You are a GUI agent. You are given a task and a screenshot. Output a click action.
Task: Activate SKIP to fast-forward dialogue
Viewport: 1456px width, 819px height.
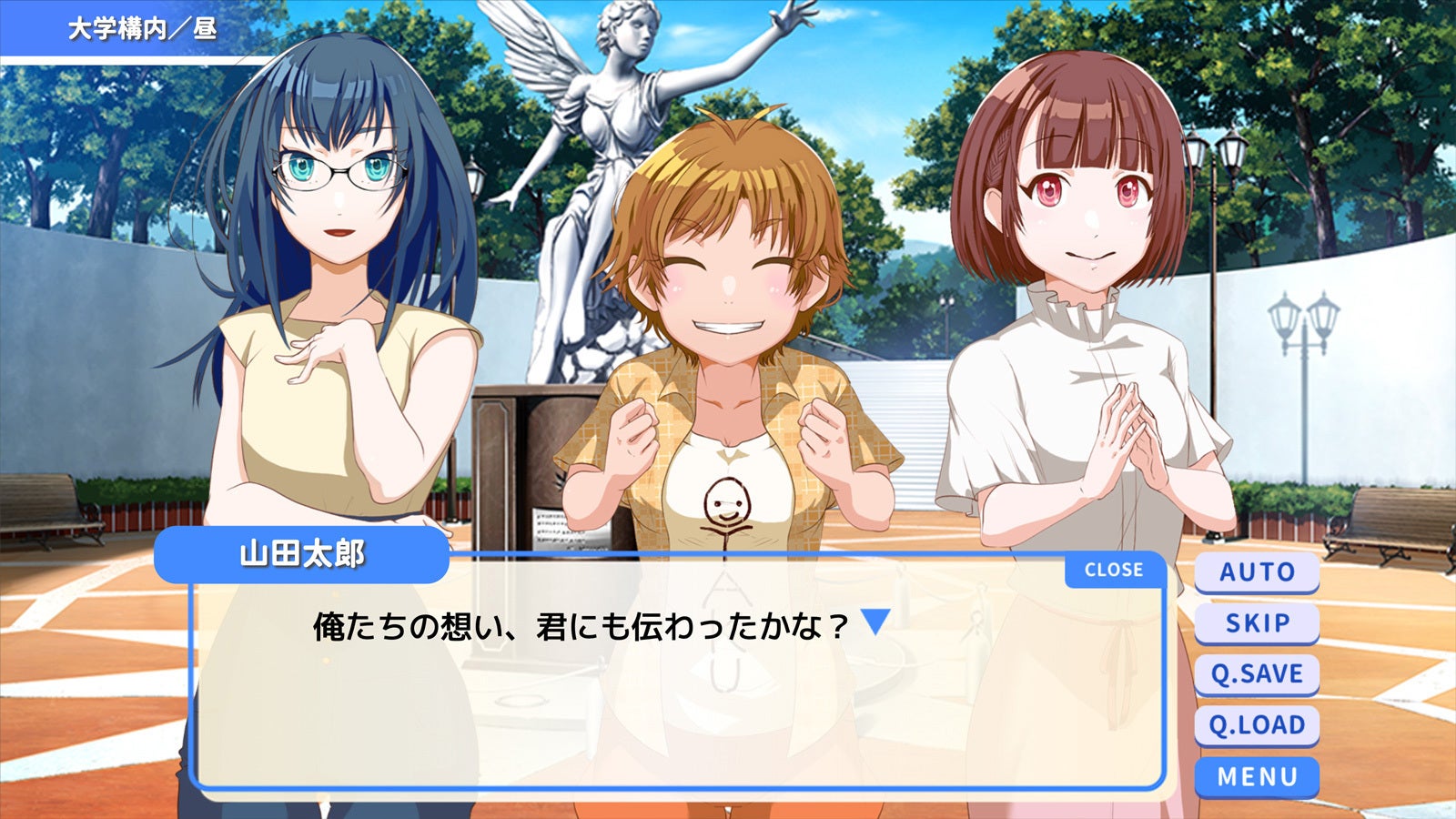coord(1256,622)
